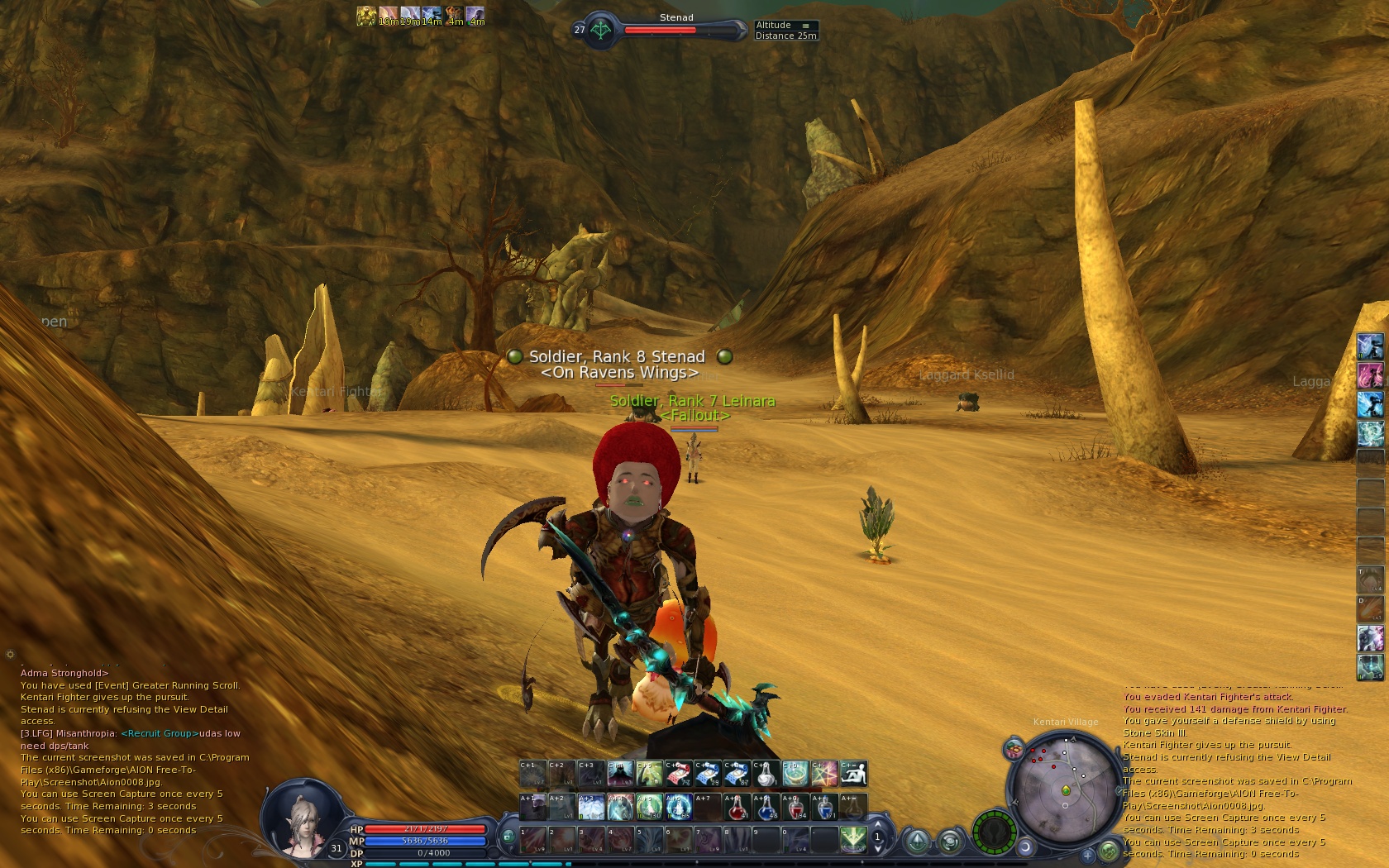Use the red heart-shaped potion in slot A+0
The image size is (1389, 868).
(x=795, y=807)
